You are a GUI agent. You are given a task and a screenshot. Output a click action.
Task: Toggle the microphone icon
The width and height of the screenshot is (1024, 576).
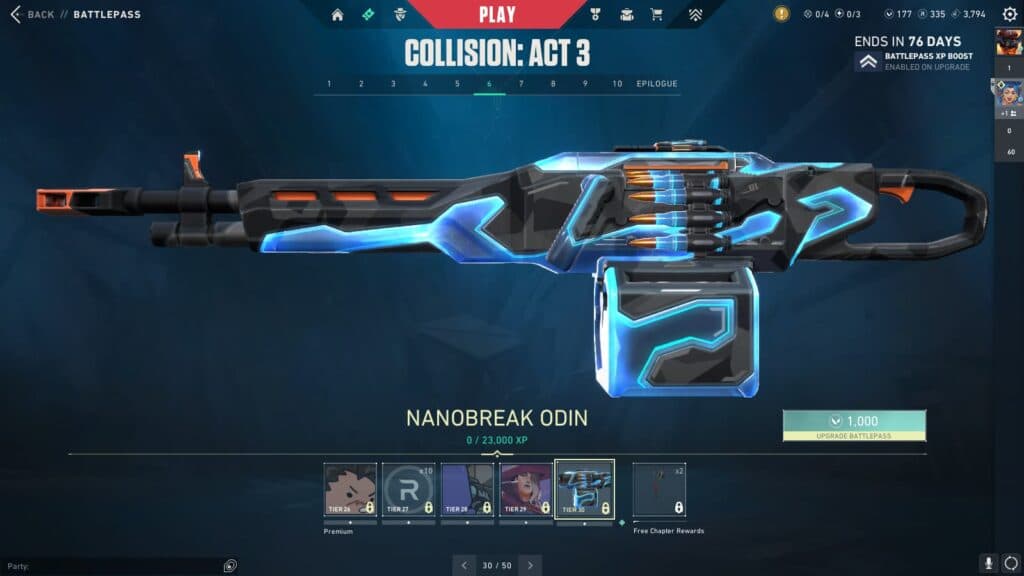tap(987, 564)
